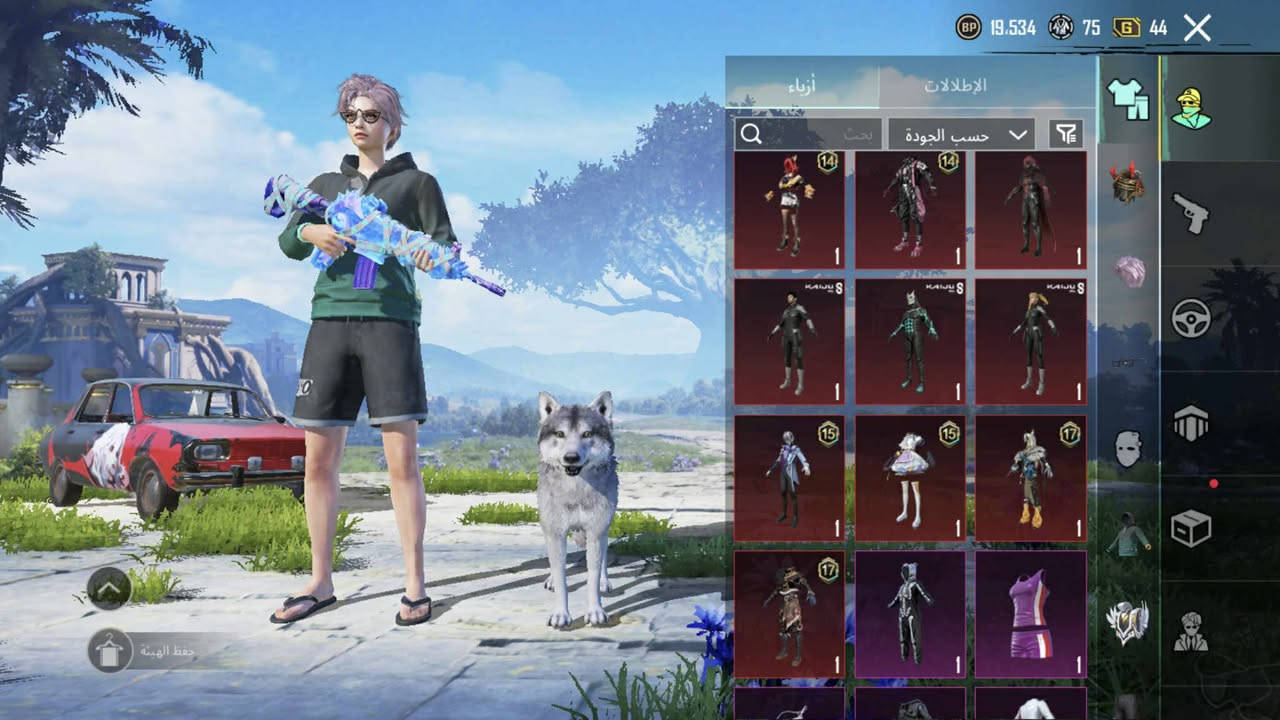Switch to the steering wheel vehicles section
1280x720 pixels.
1191,318
